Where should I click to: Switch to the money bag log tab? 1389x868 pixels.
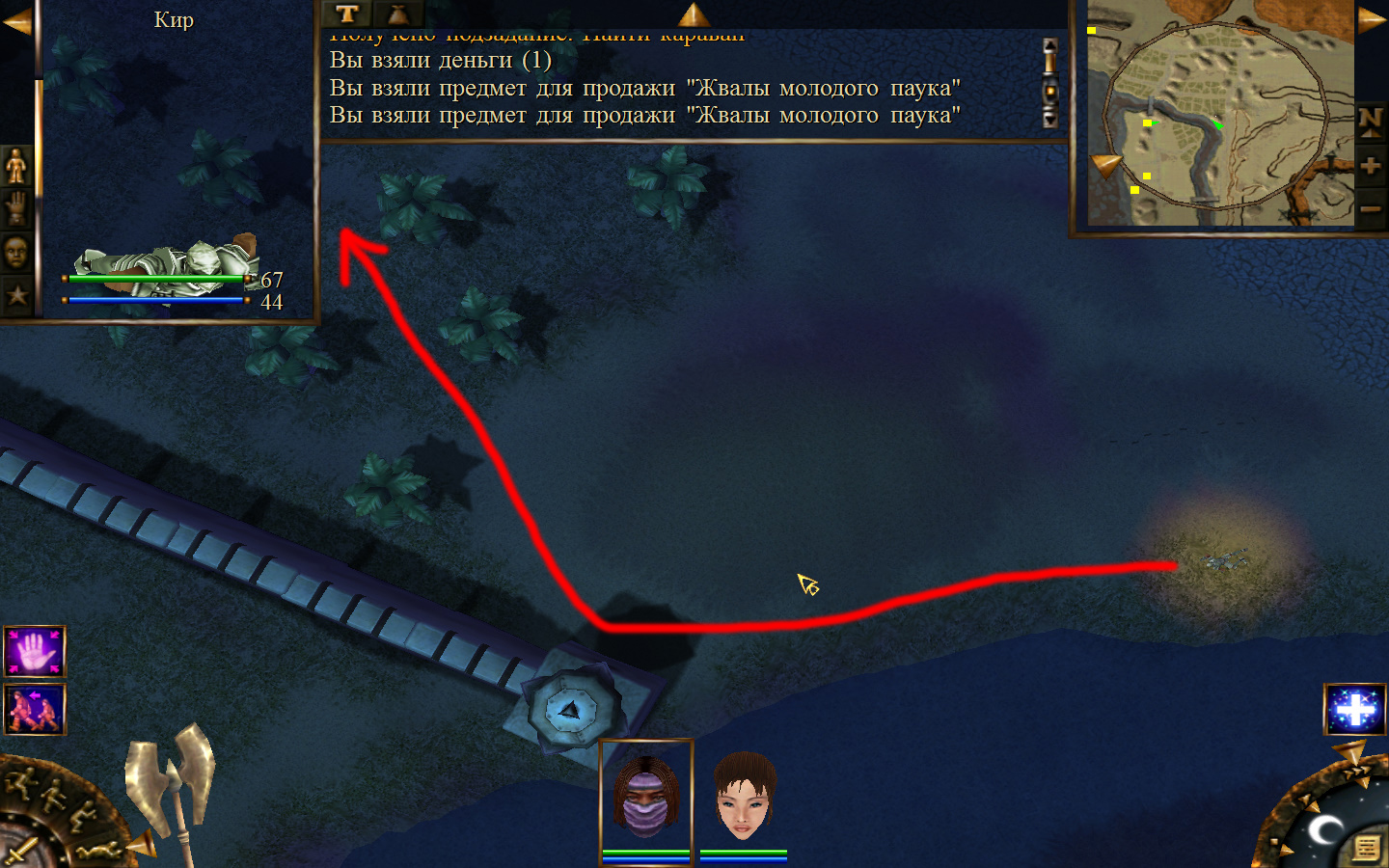397,14
